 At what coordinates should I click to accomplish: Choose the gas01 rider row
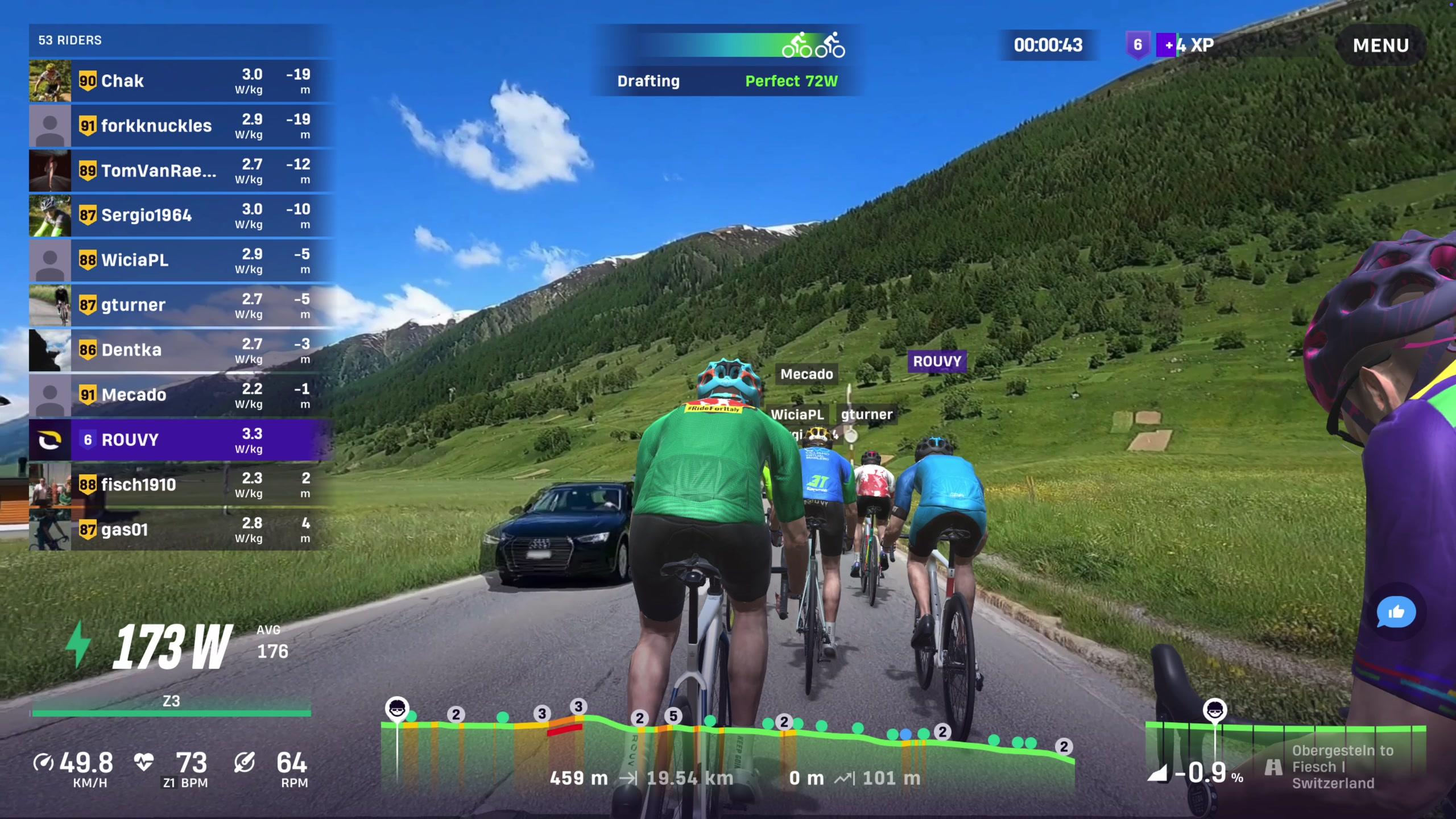[x=181, y=530]
